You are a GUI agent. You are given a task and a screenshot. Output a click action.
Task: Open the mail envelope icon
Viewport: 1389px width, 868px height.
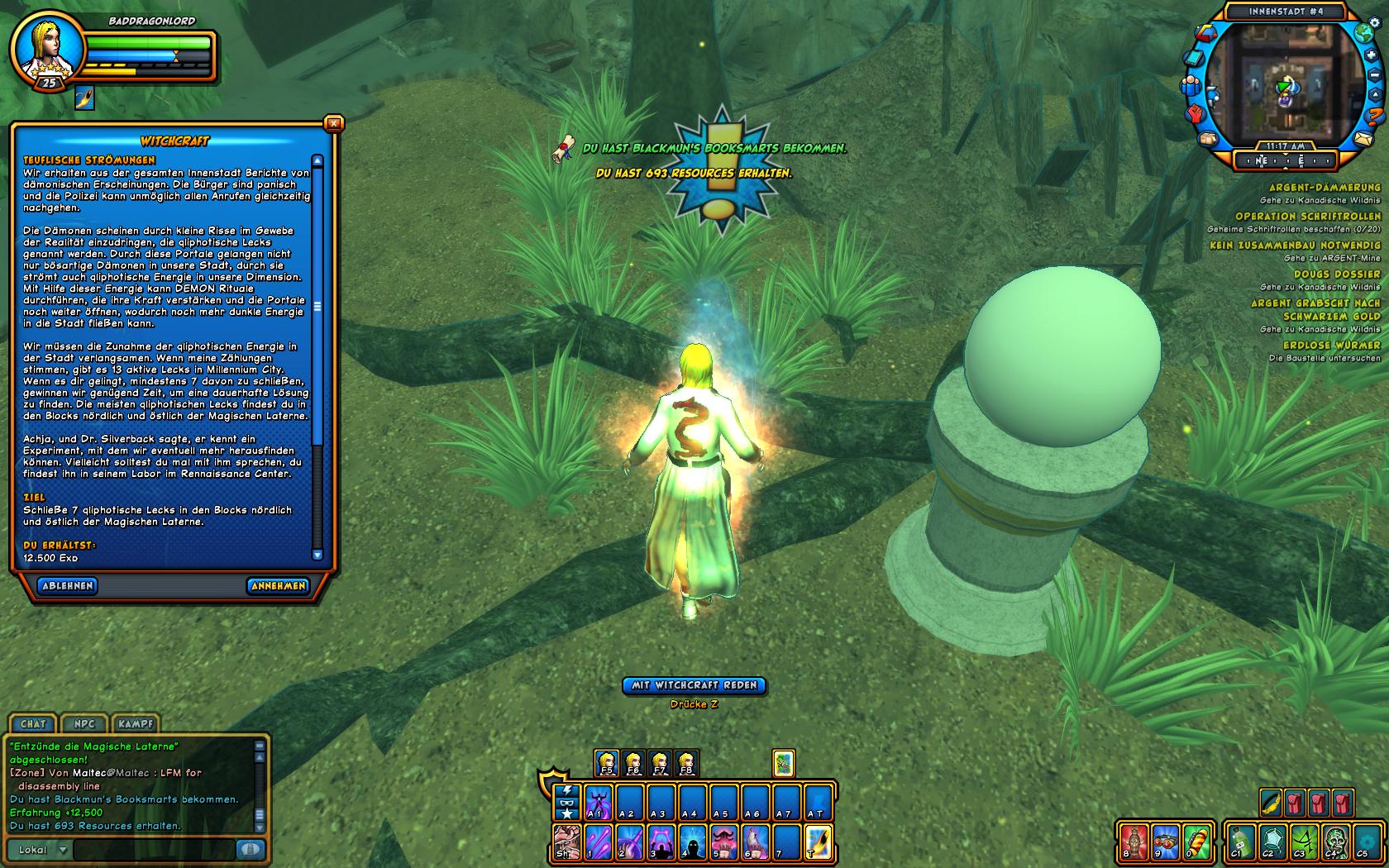pos(1363,138)
